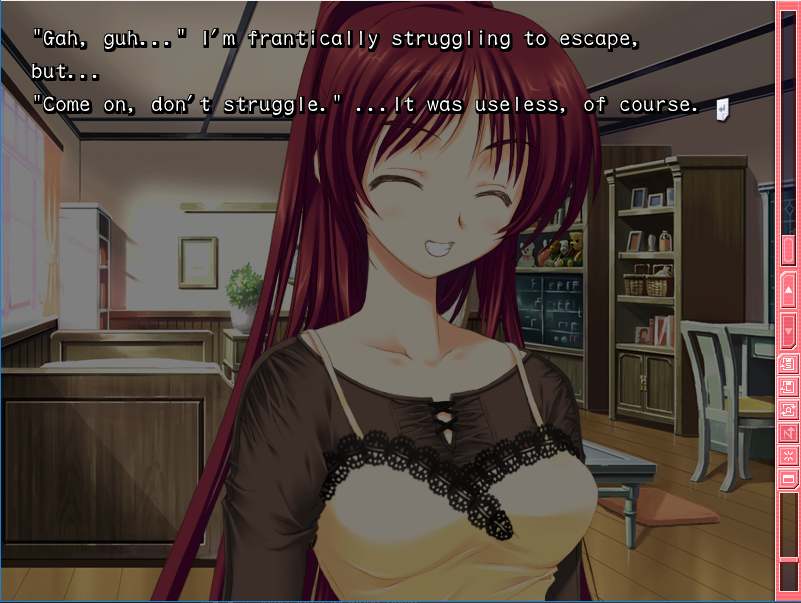This screenshot has height=603, width=801.
Task: Open the save game floppy icon
Action: [x=788, y=363]
